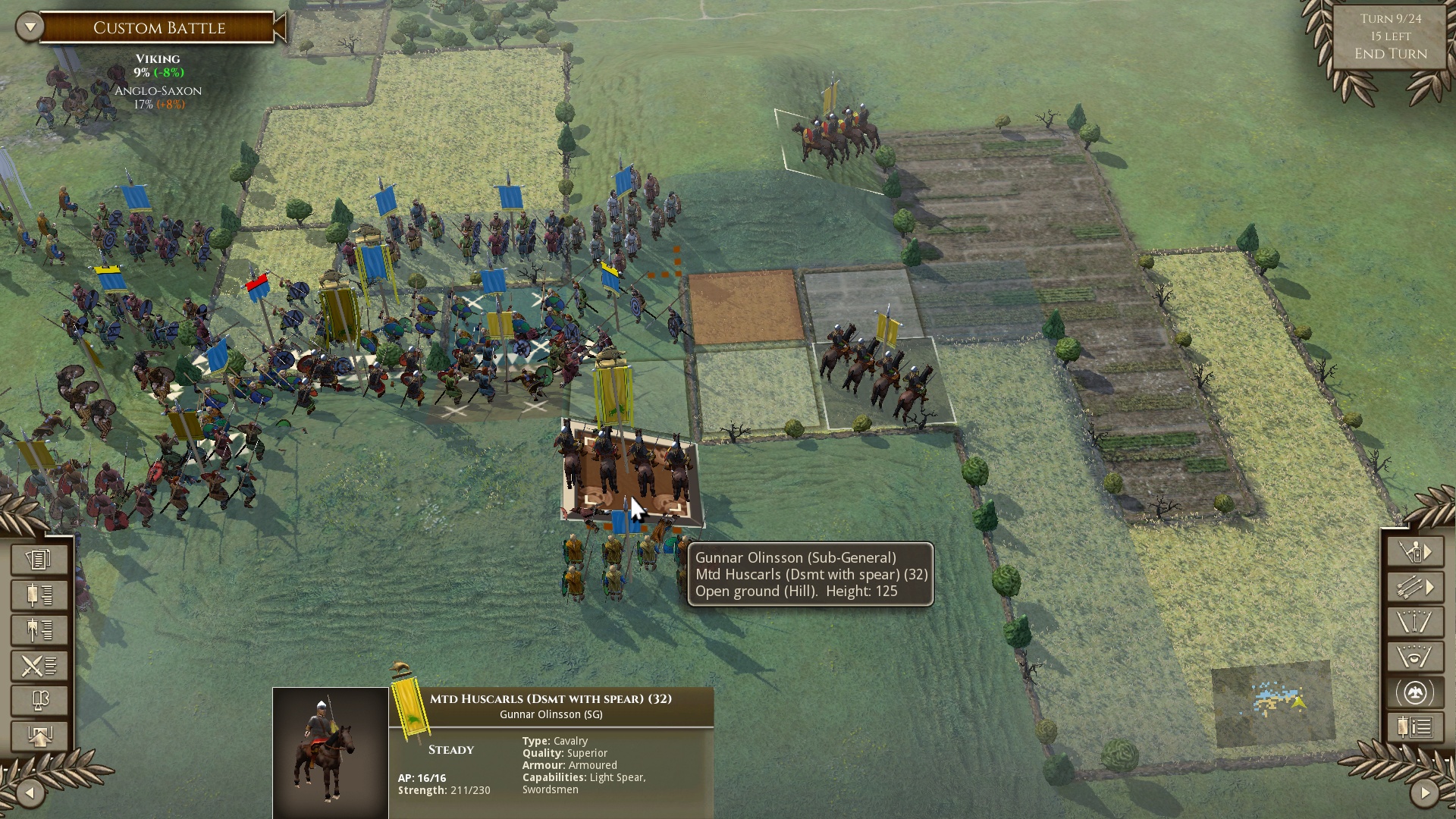Toggle the eagle command range button
This screenshot has height=819, width=1456.
tap(1415, 693)
